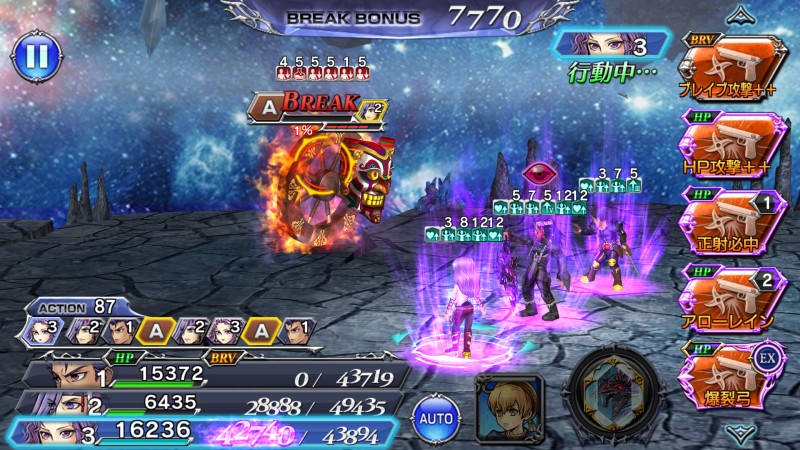Select active party member 3 status row
The height and width of the screenshot is (450, 800).
point(215,433)
